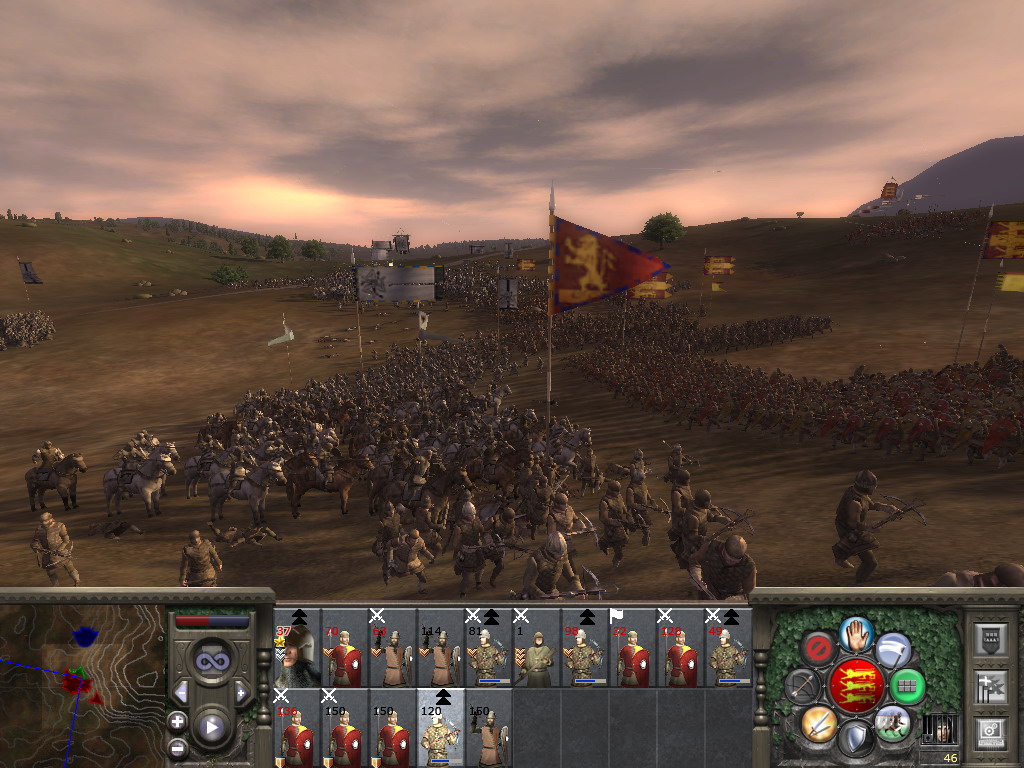Viewport: 1024px width, 768px height.
Task: Zoom out the minimap with minus button
Action: 178,747
